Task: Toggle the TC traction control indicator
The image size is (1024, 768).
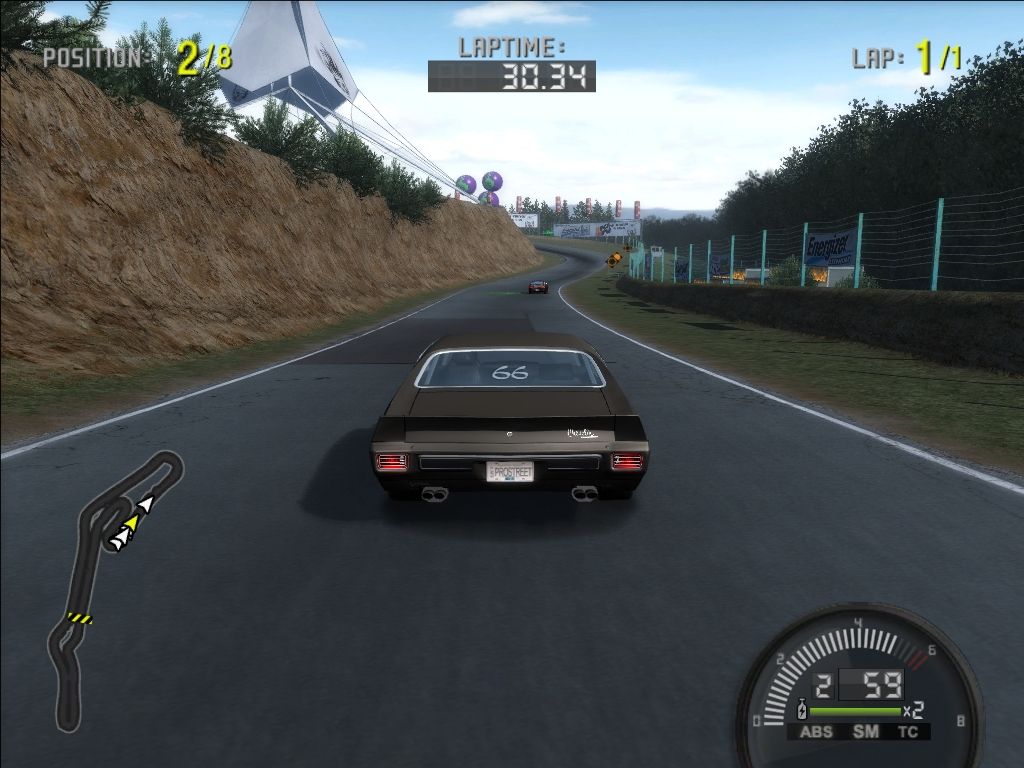Action: 908,732
